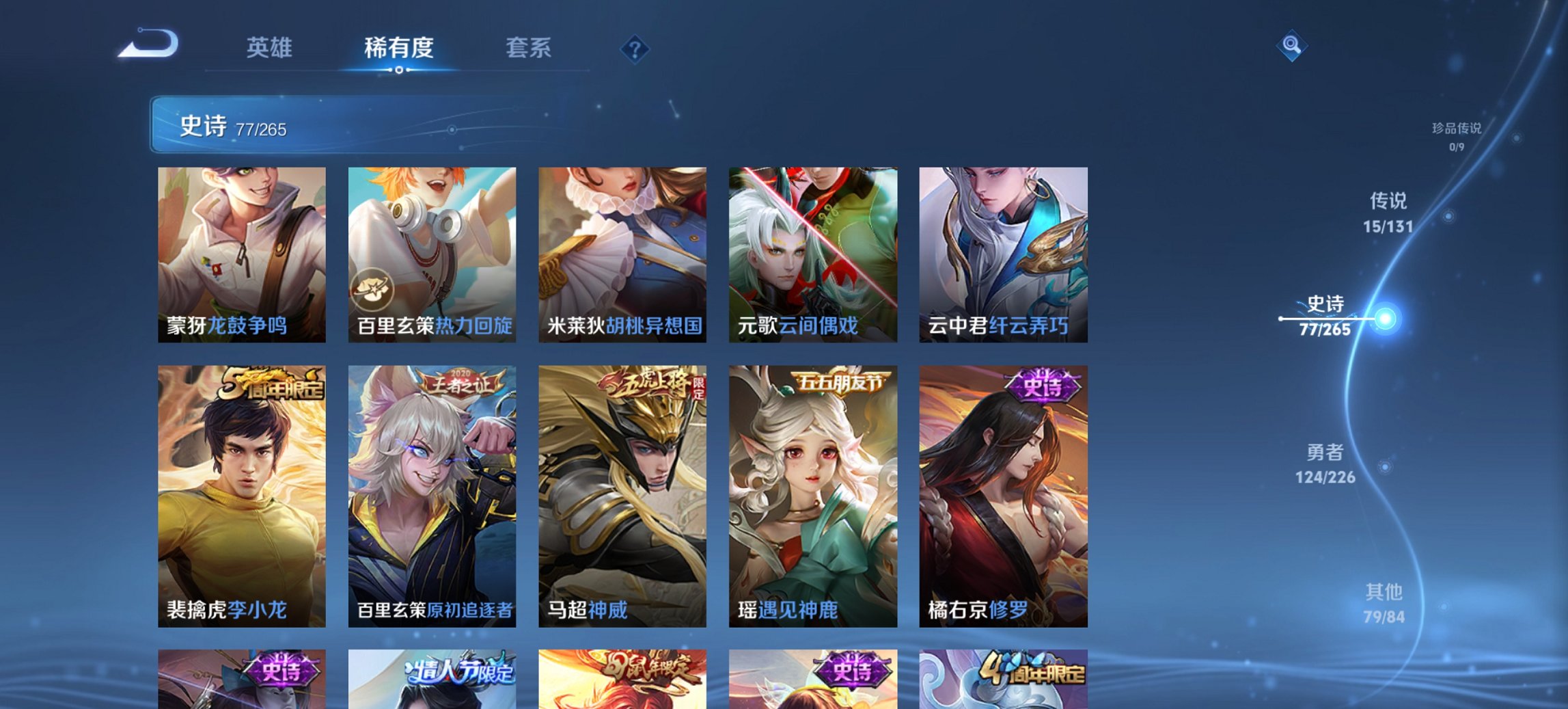This screenshot has height=709, width=1568.
Task: Click the question mark help icon
Action: pyautogui.click(x=635, y=49)
